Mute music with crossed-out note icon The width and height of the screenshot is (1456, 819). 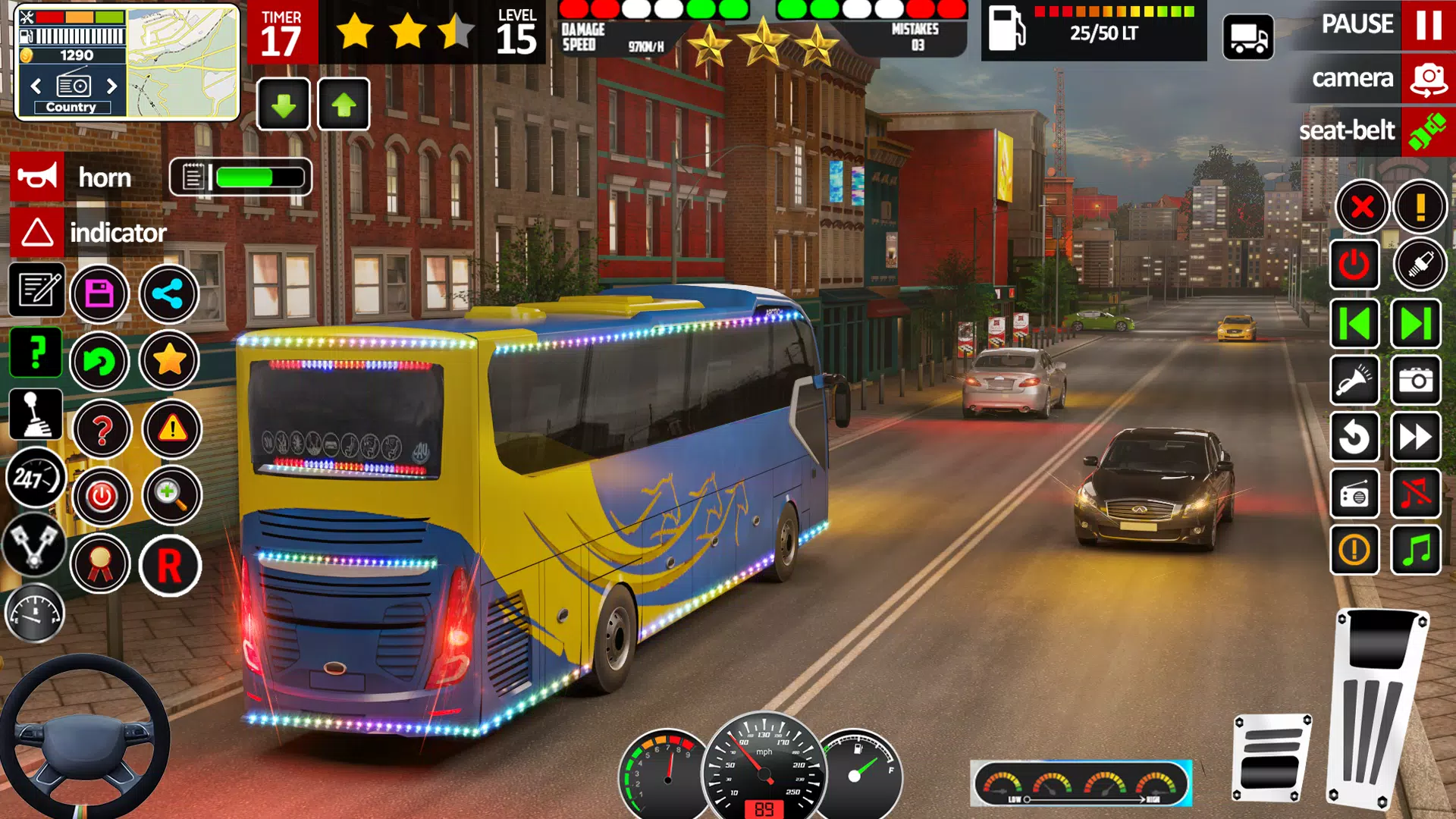[1415, 494]
